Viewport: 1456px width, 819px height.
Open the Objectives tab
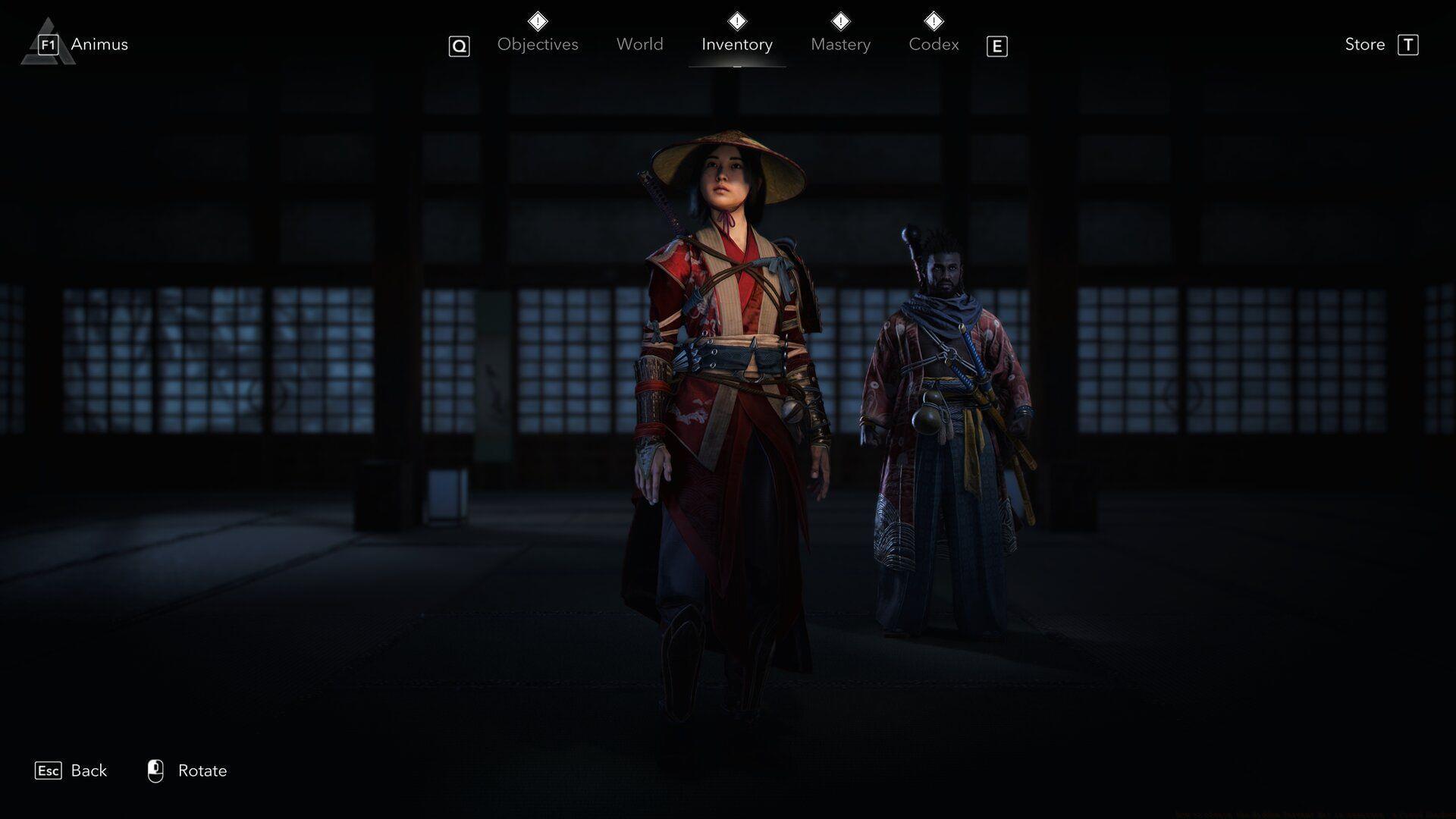pyautogui.click(x=537, y=44)
